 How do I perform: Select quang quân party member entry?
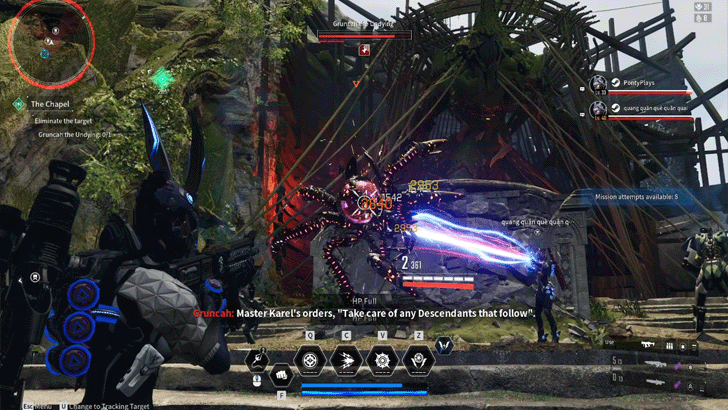(640, 109)
